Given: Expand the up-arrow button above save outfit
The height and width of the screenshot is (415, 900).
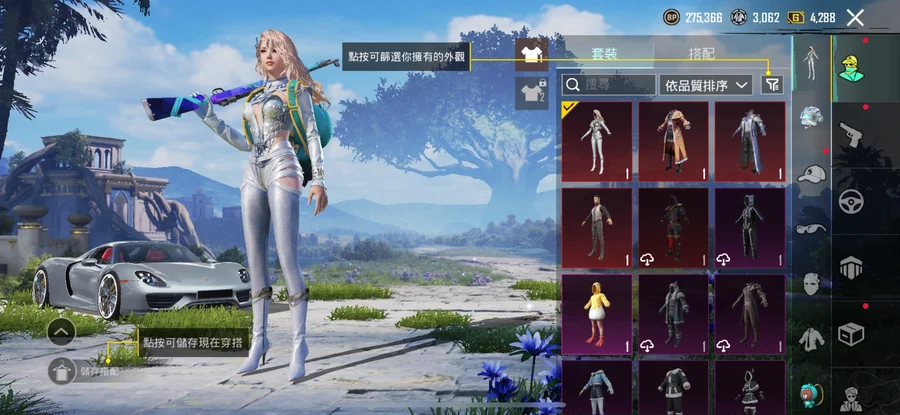Looking at the screenshot, I should [61, 331].
